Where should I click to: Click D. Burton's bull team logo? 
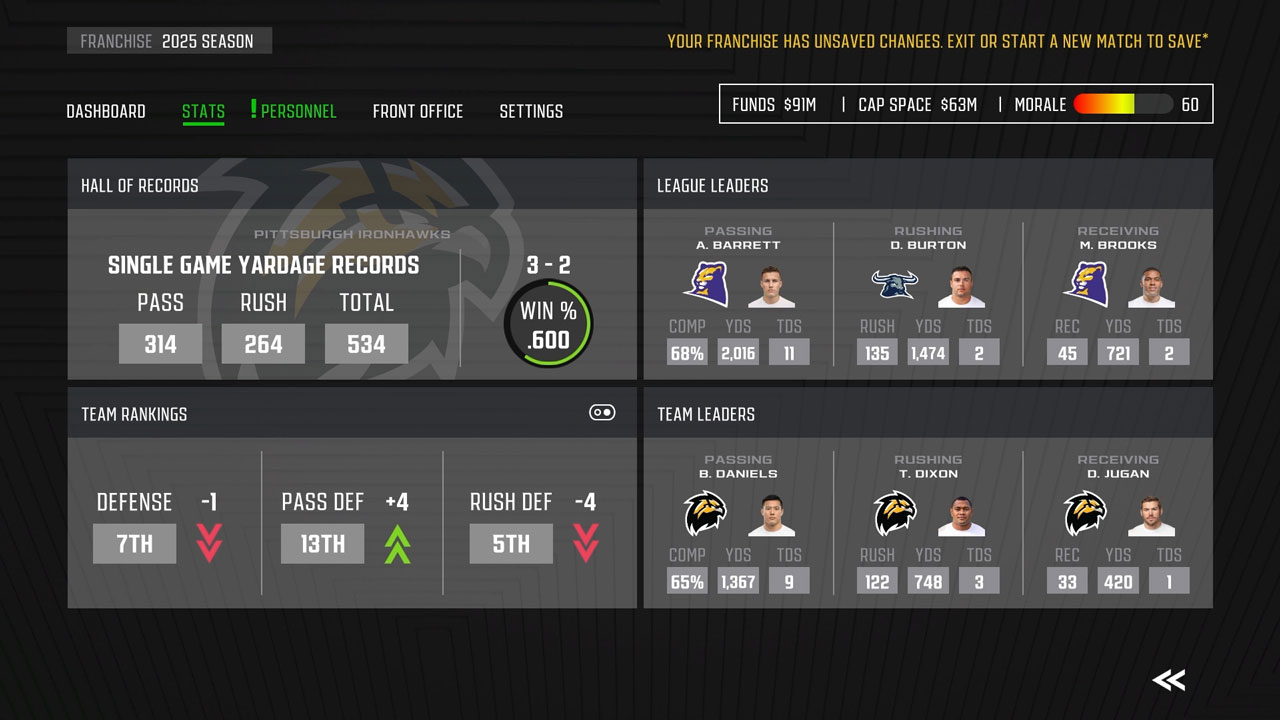[x=893, y=285]
